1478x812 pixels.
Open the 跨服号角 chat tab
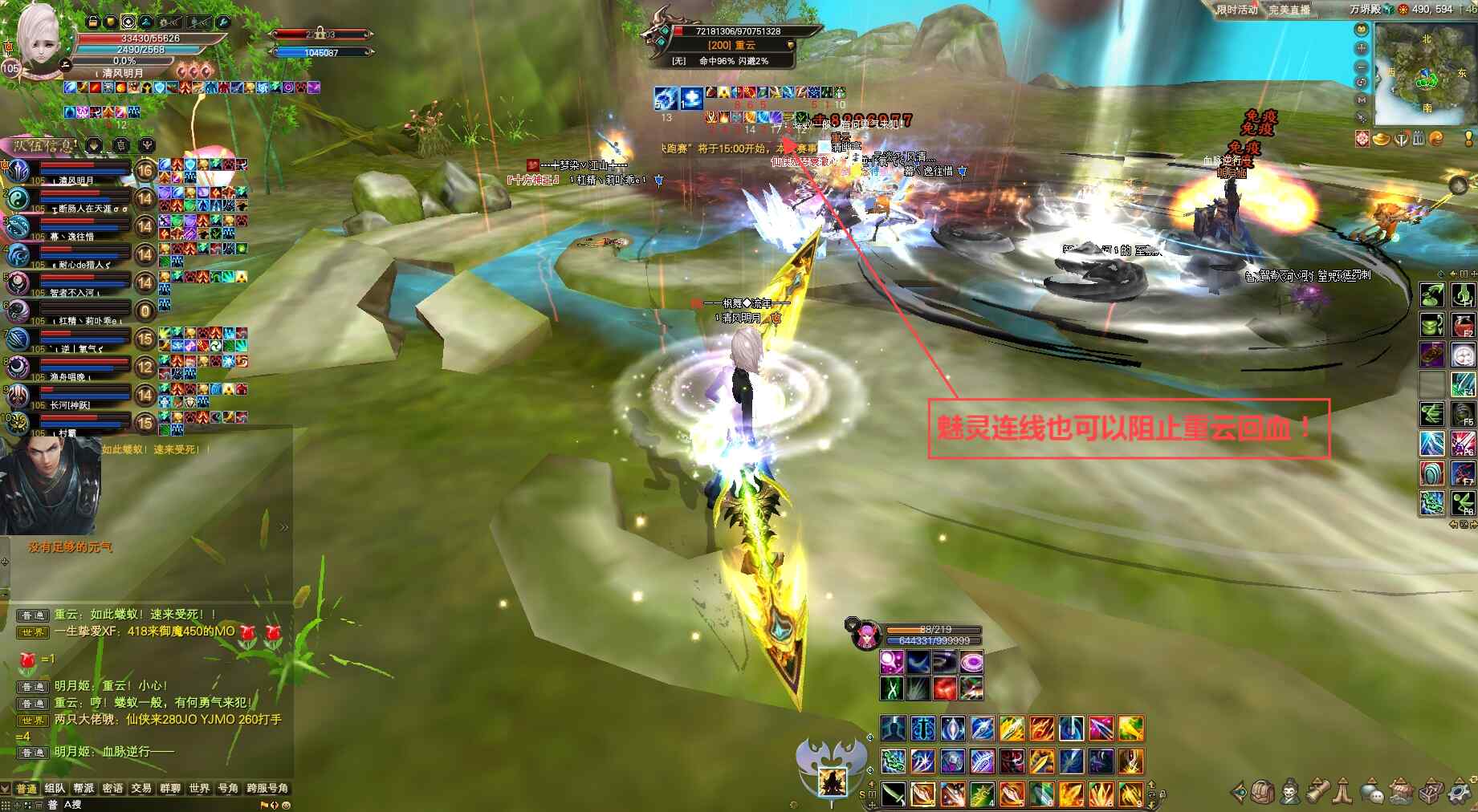pyautogui.click(x=267, y=788)
